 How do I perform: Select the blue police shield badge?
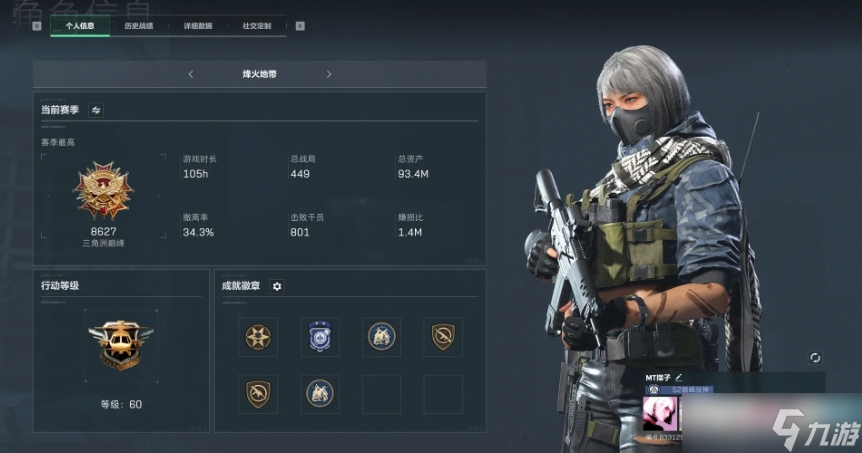click(319, 337)
